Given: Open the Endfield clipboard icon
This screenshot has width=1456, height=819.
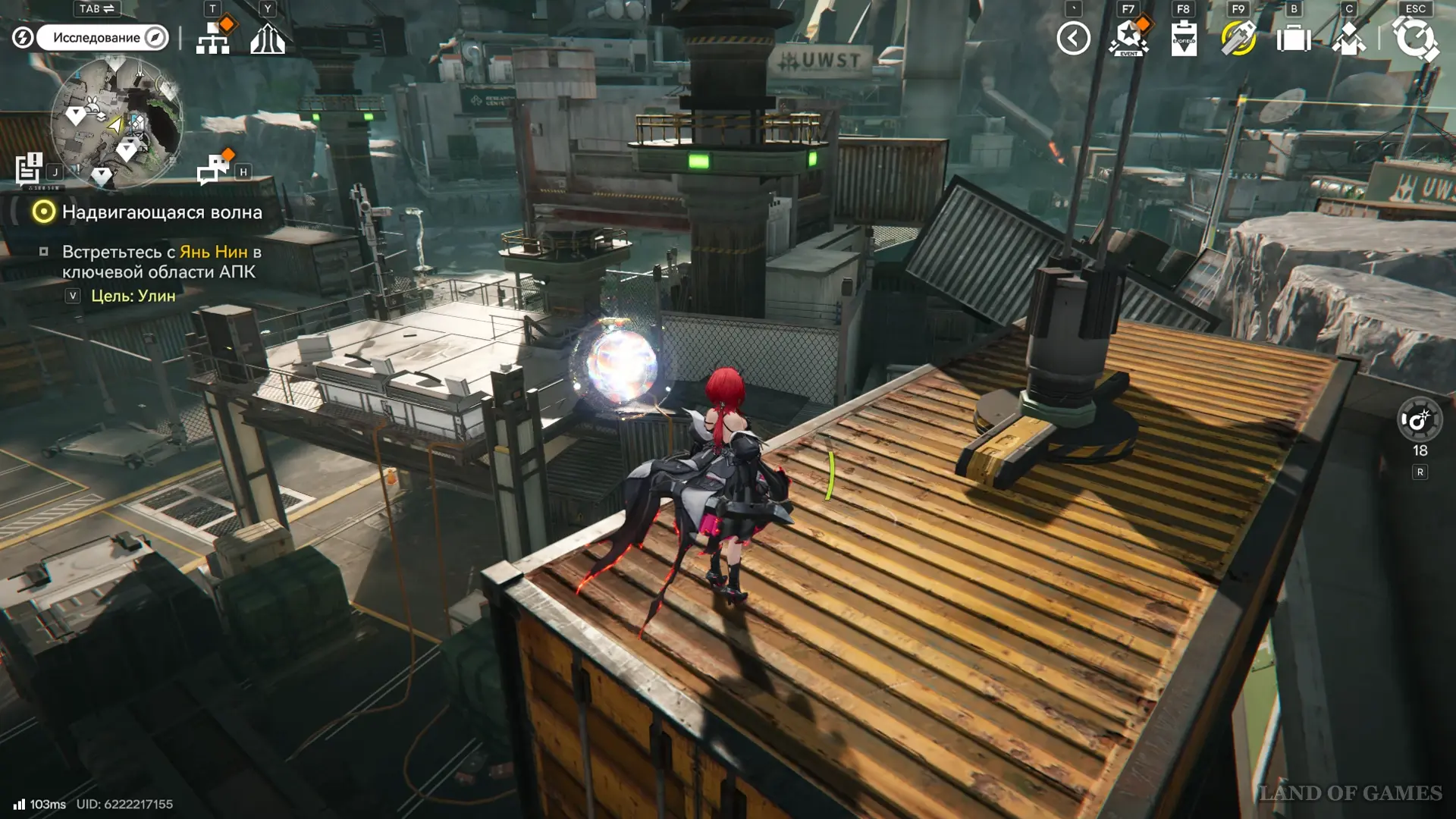Looking at the screenshot, I should [x=1184, y=39].
